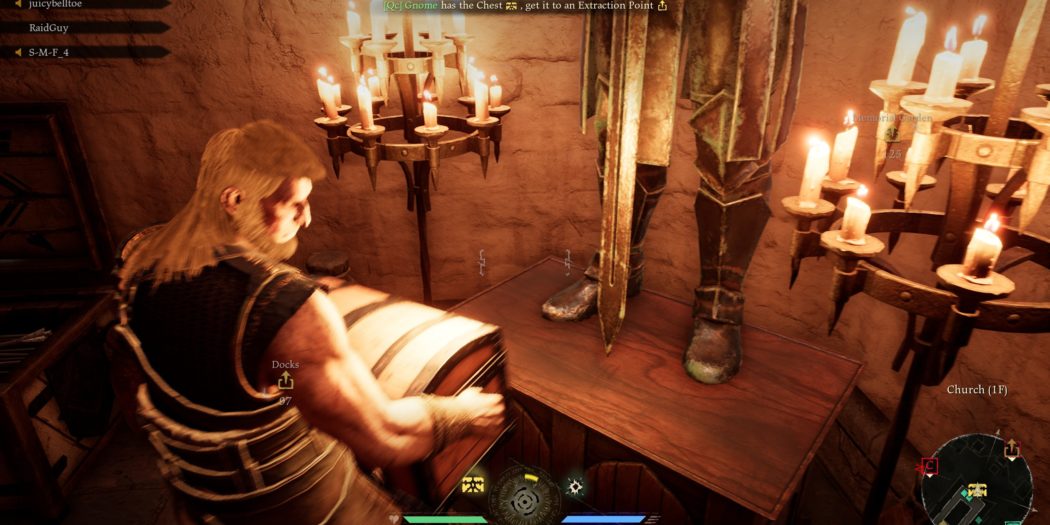Activate the white burst ability icon

pyautogui.click(x=576, y=486)
